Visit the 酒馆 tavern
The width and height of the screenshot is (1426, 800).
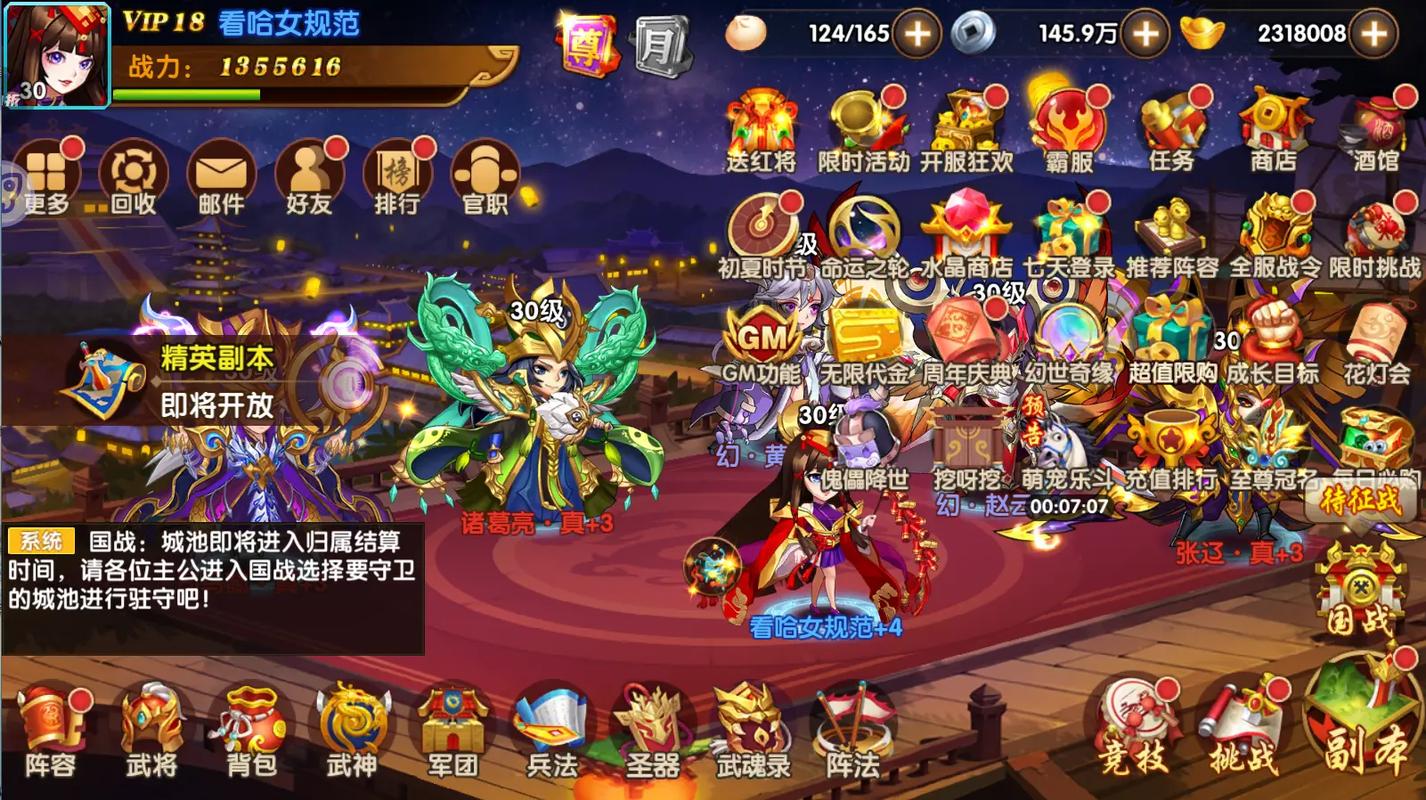click(1375, 130)
